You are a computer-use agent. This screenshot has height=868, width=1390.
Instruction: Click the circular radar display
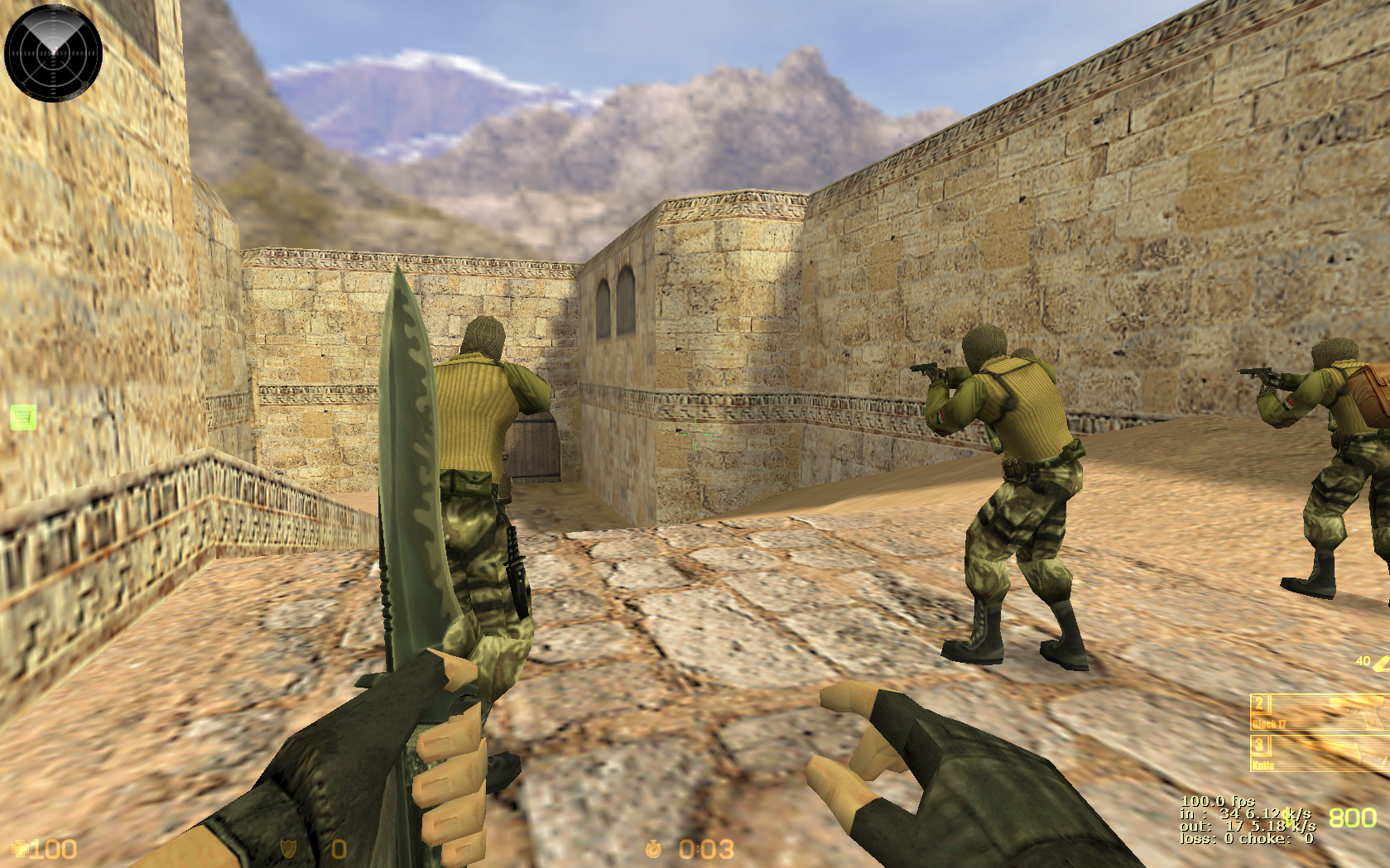pyautogui.click(x=53, y=53)
